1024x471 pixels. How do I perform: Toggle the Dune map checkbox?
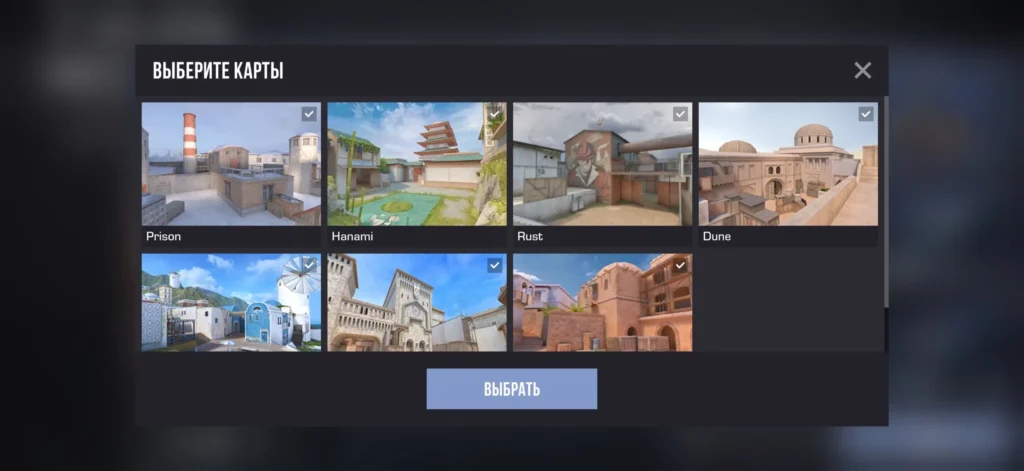[x=866, y=114]
